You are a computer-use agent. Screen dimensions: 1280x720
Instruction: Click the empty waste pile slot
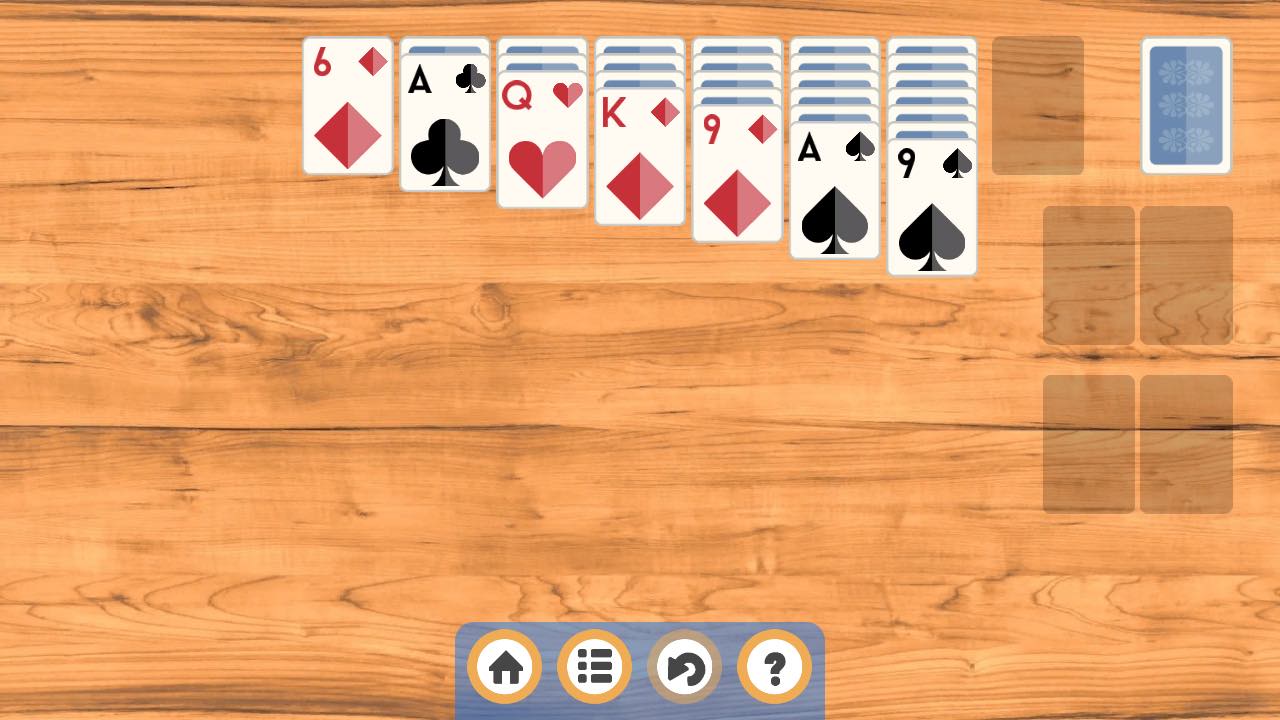point(1038,105)
